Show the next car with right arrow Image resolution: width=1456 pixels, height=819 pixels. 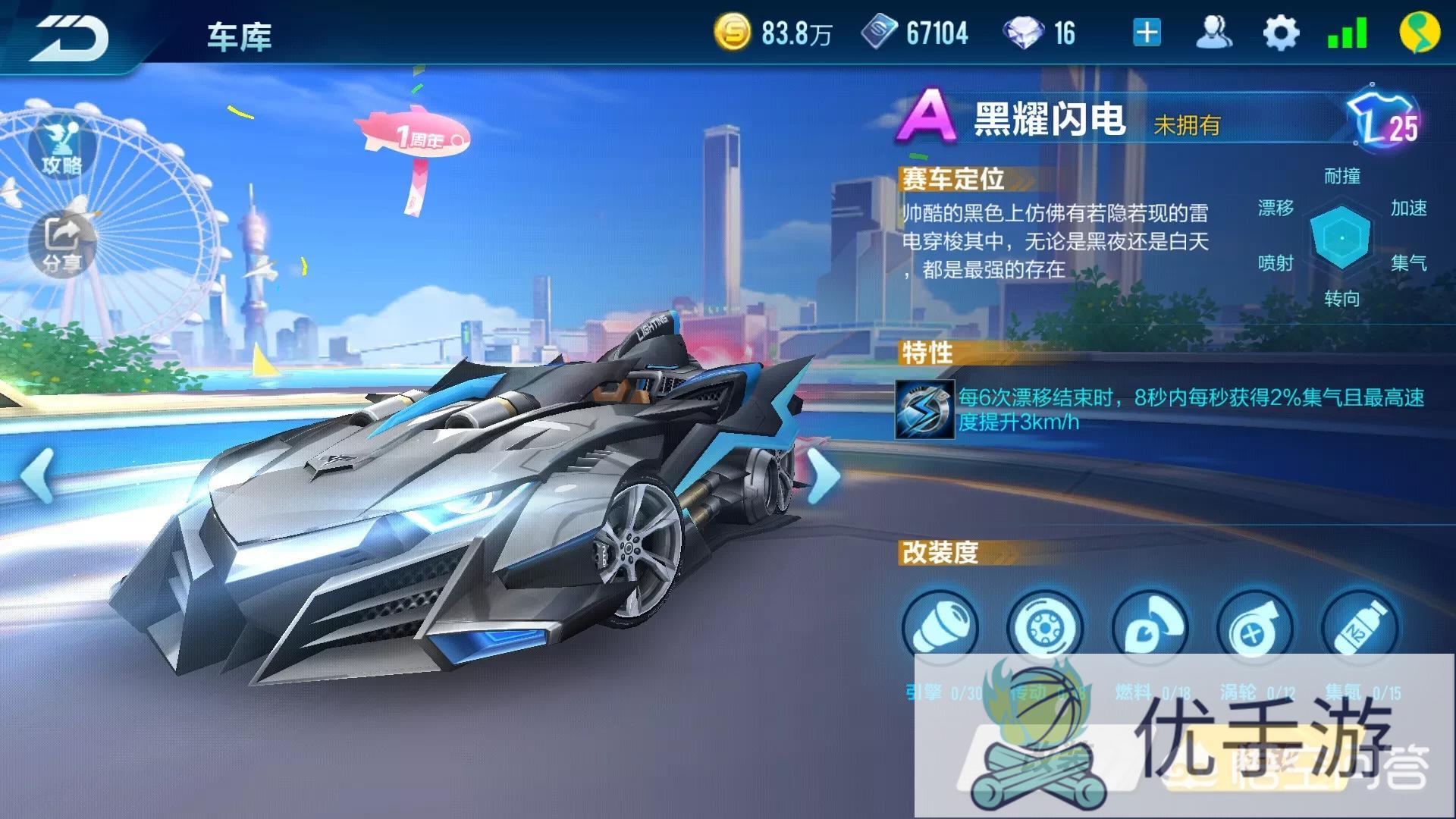coord(823,475)
